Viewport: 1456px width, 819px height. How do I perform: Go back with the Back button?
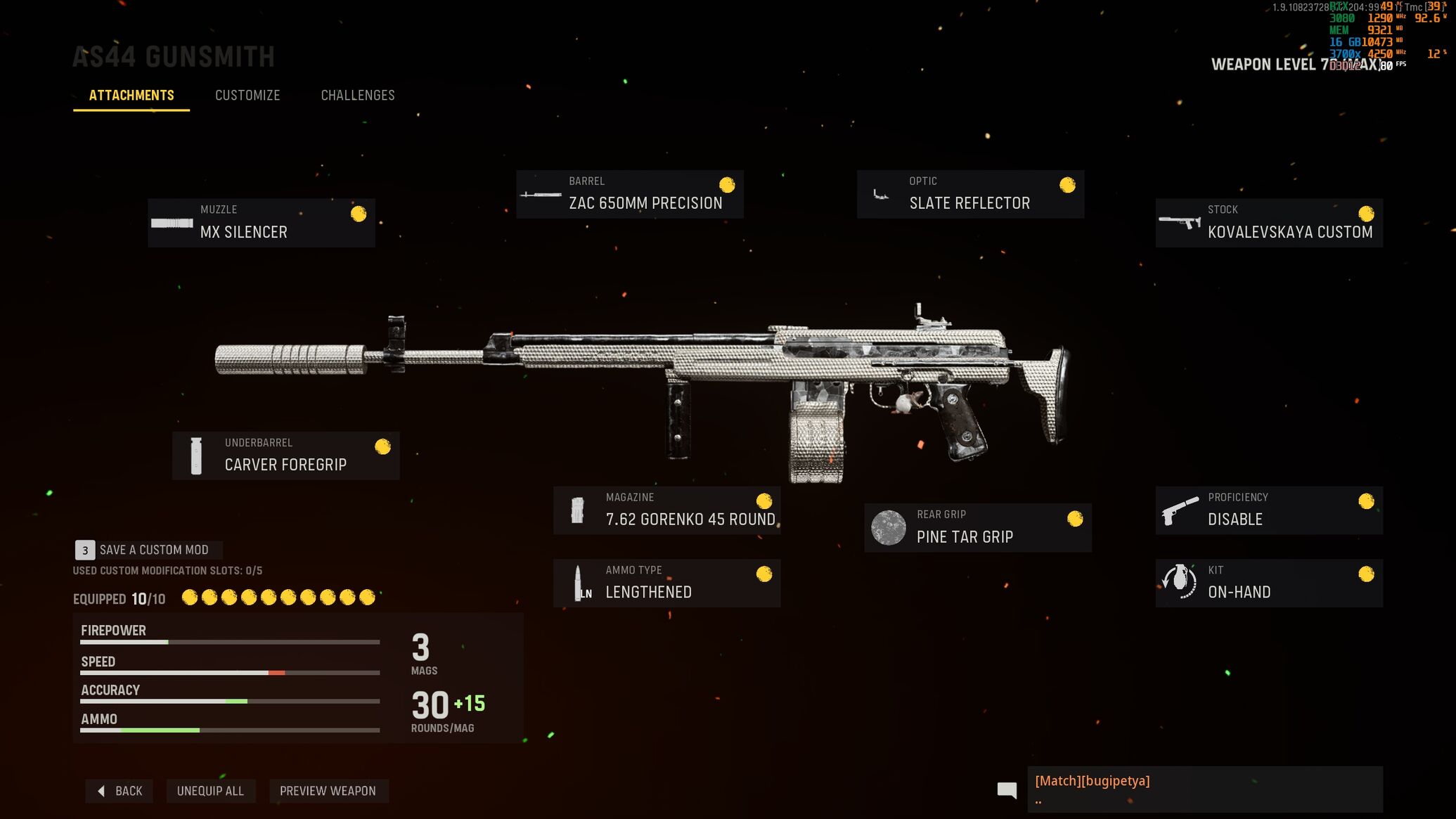click(x=120, y=791)
